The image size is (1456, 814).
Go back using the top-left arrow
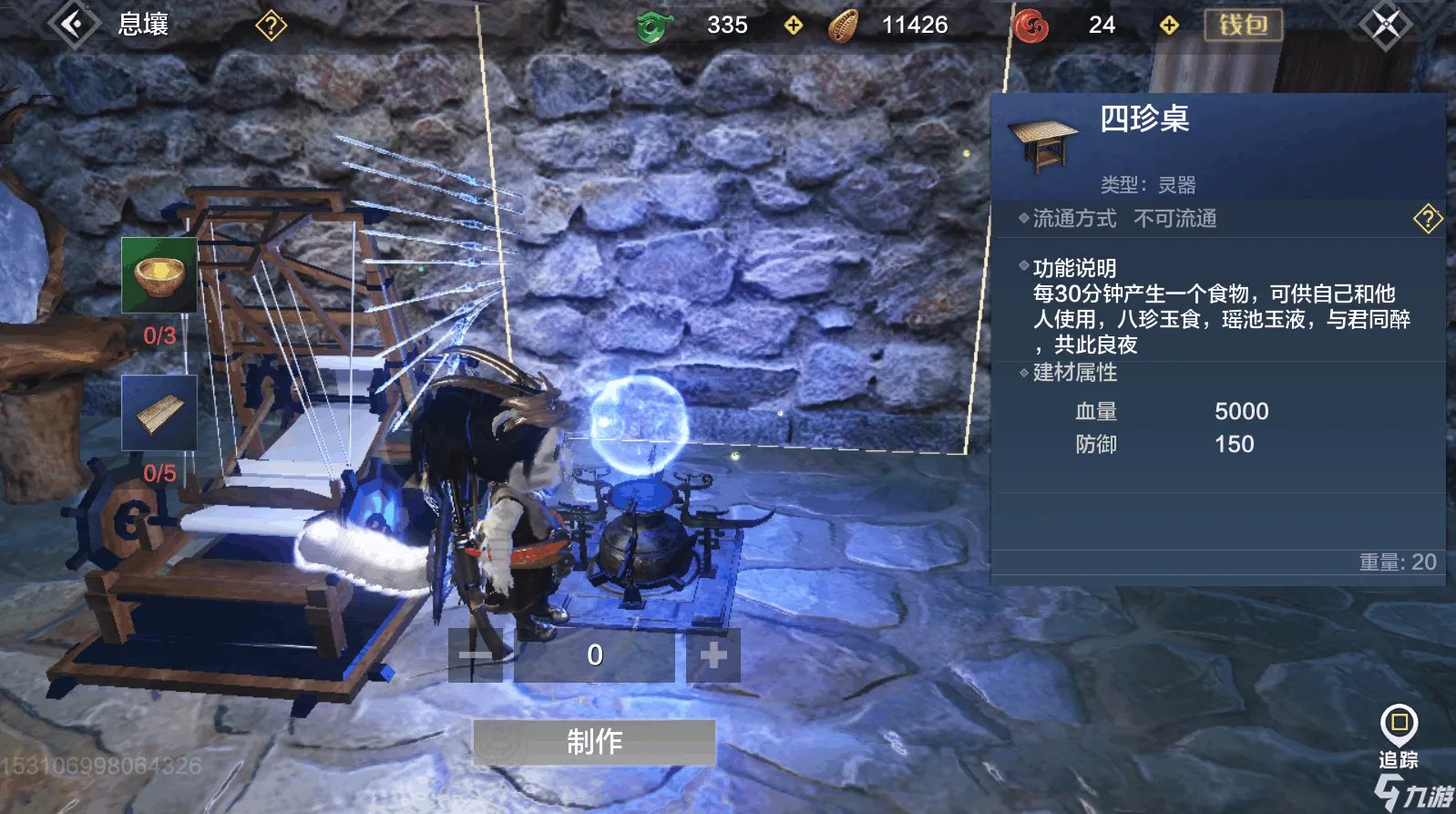coord(74,24)
